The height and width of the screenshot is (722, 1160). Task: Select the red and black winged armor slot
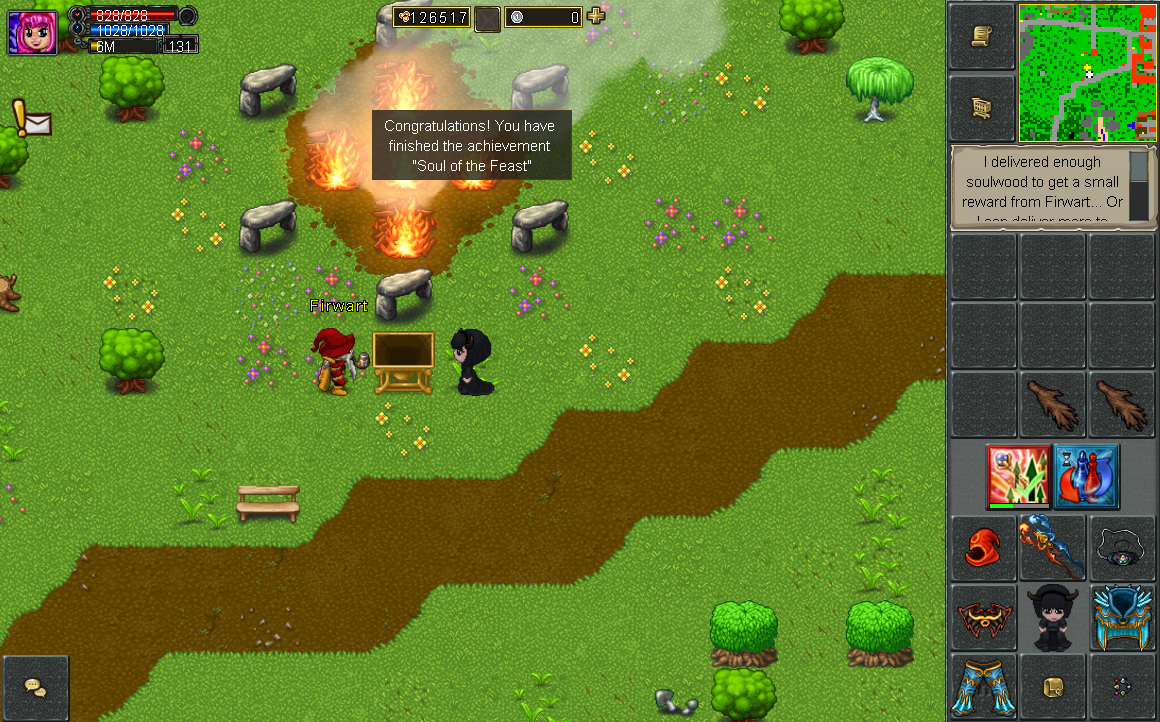tap(983, 617)
